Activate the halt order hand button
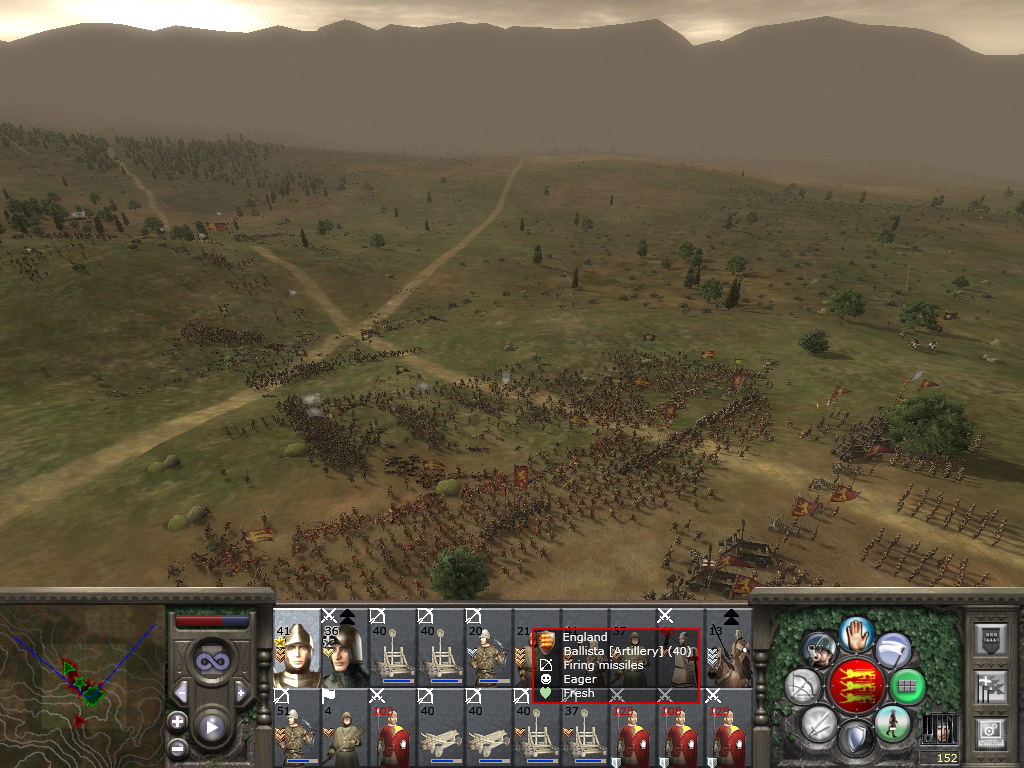The height and width of the screenshot is (768, 1024). click(x=856, y=633)
